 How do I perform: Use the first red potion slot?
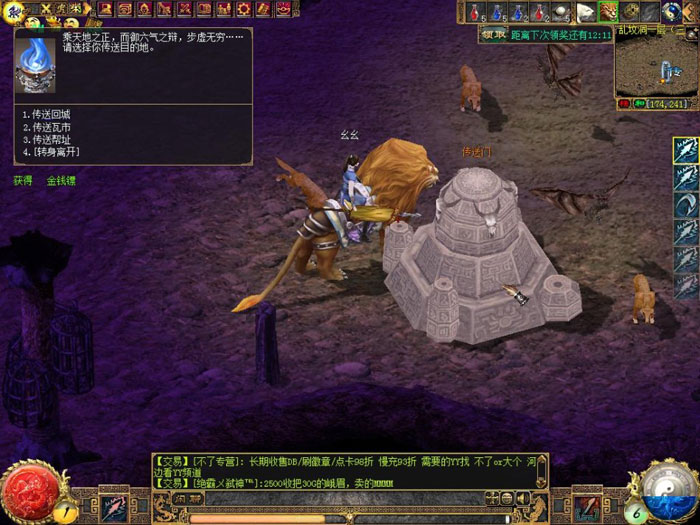(x=473, y=12)
